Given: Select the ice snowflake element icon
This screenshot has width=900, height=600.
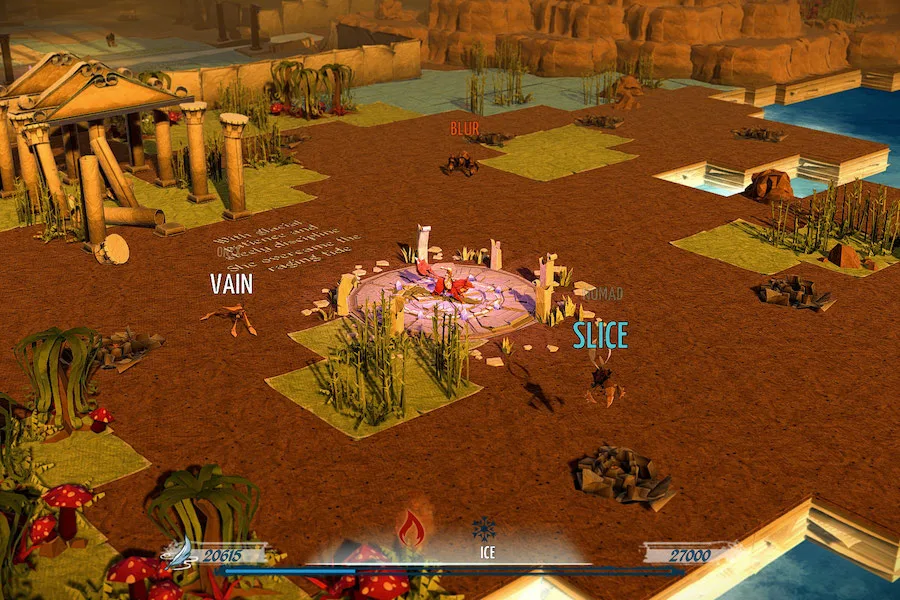Looking at the screenshot, I should (x=485, y=529).
